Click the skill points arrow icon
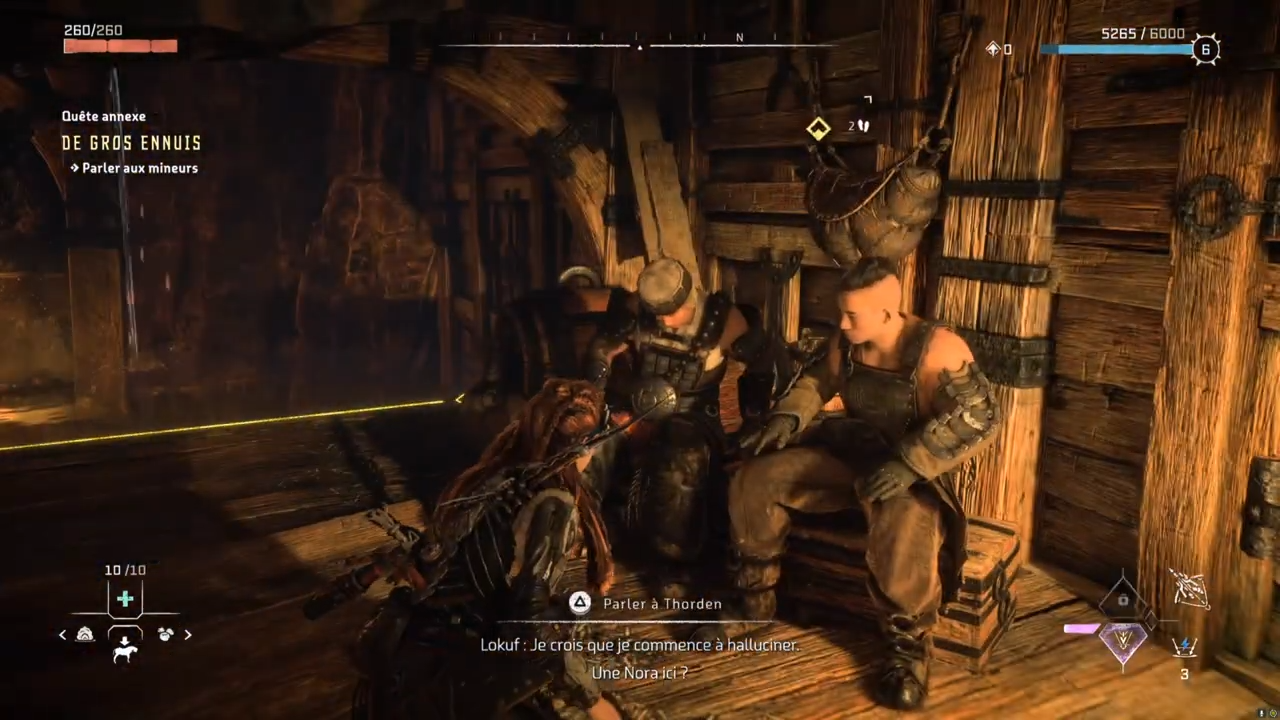 tap(993, 48)
